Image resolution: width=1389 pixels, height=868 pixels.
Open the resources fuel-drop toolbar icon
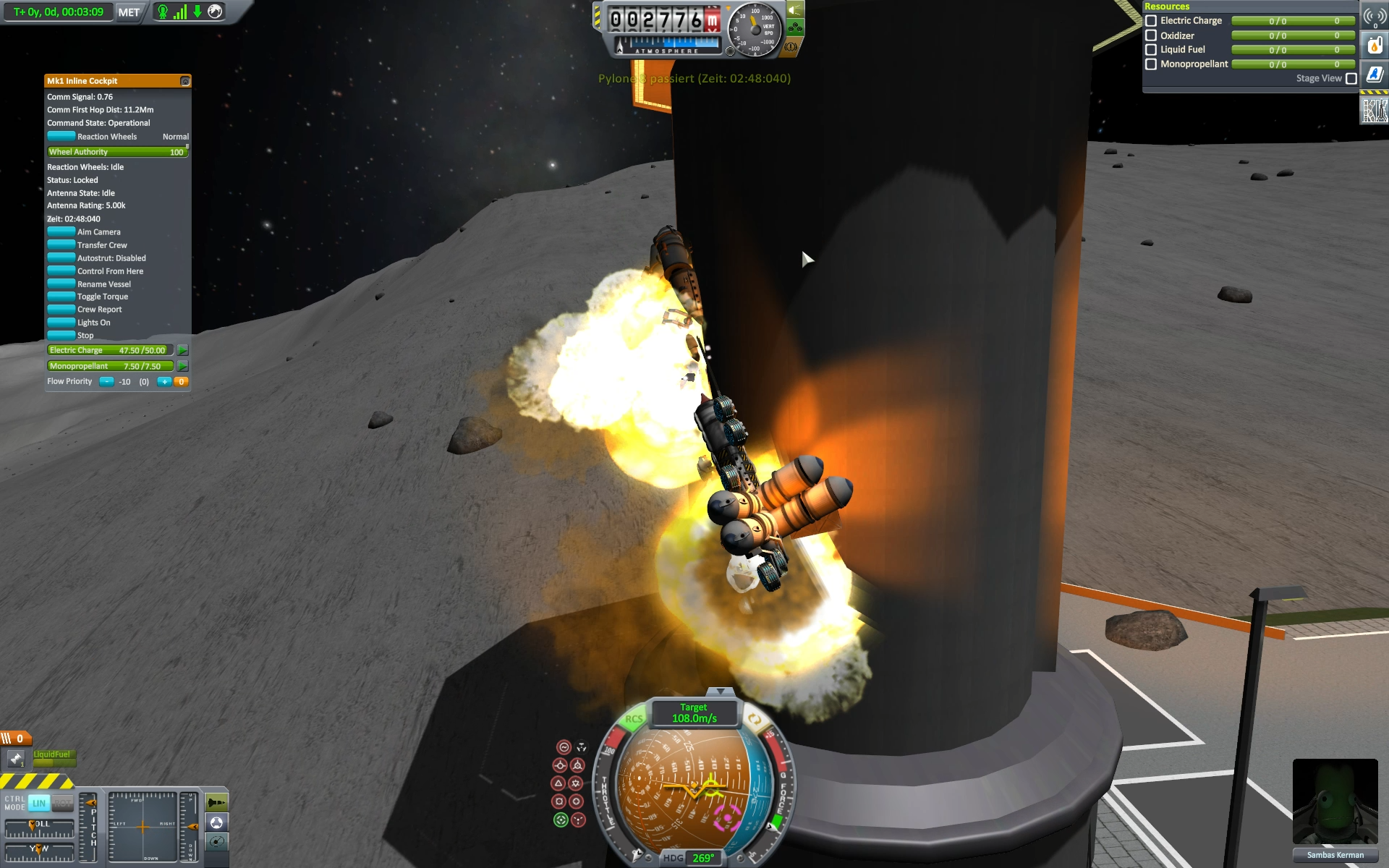[x=1375, y=46]
